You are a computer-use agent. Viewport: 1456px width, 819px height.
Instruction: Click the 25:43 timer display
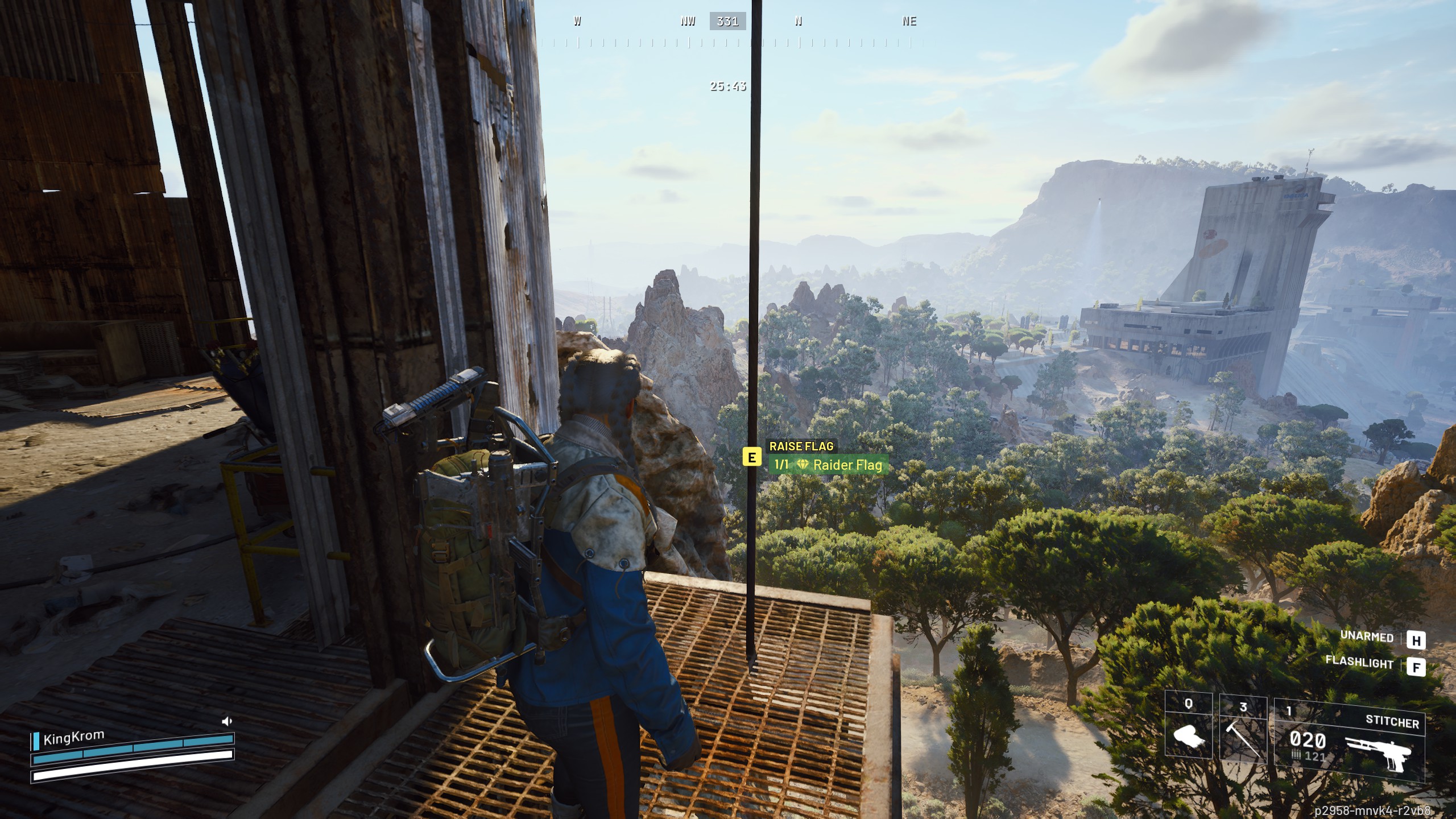[728, 85]
